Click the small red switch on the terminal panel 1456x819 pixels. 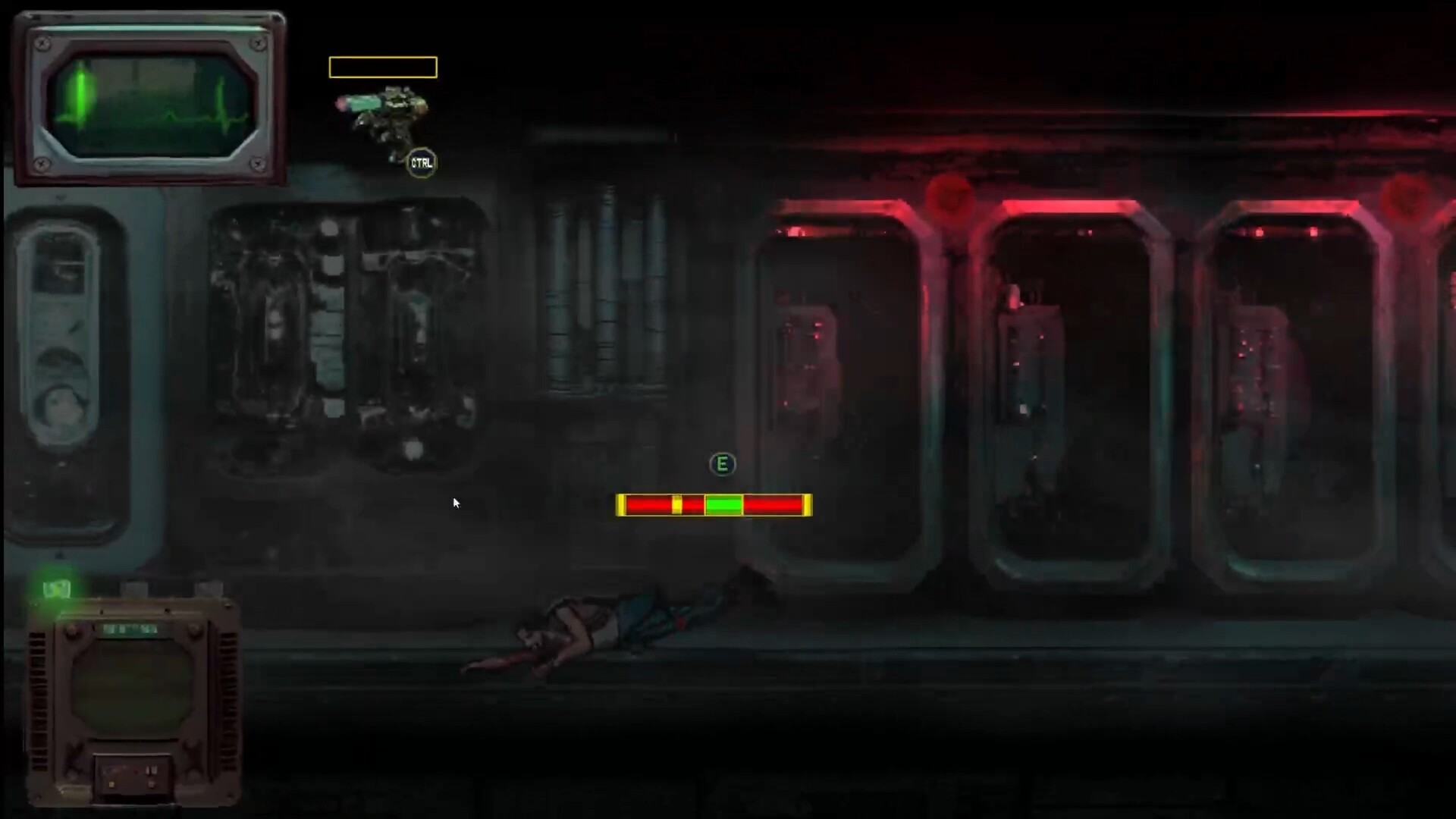(x=134, y=771)
